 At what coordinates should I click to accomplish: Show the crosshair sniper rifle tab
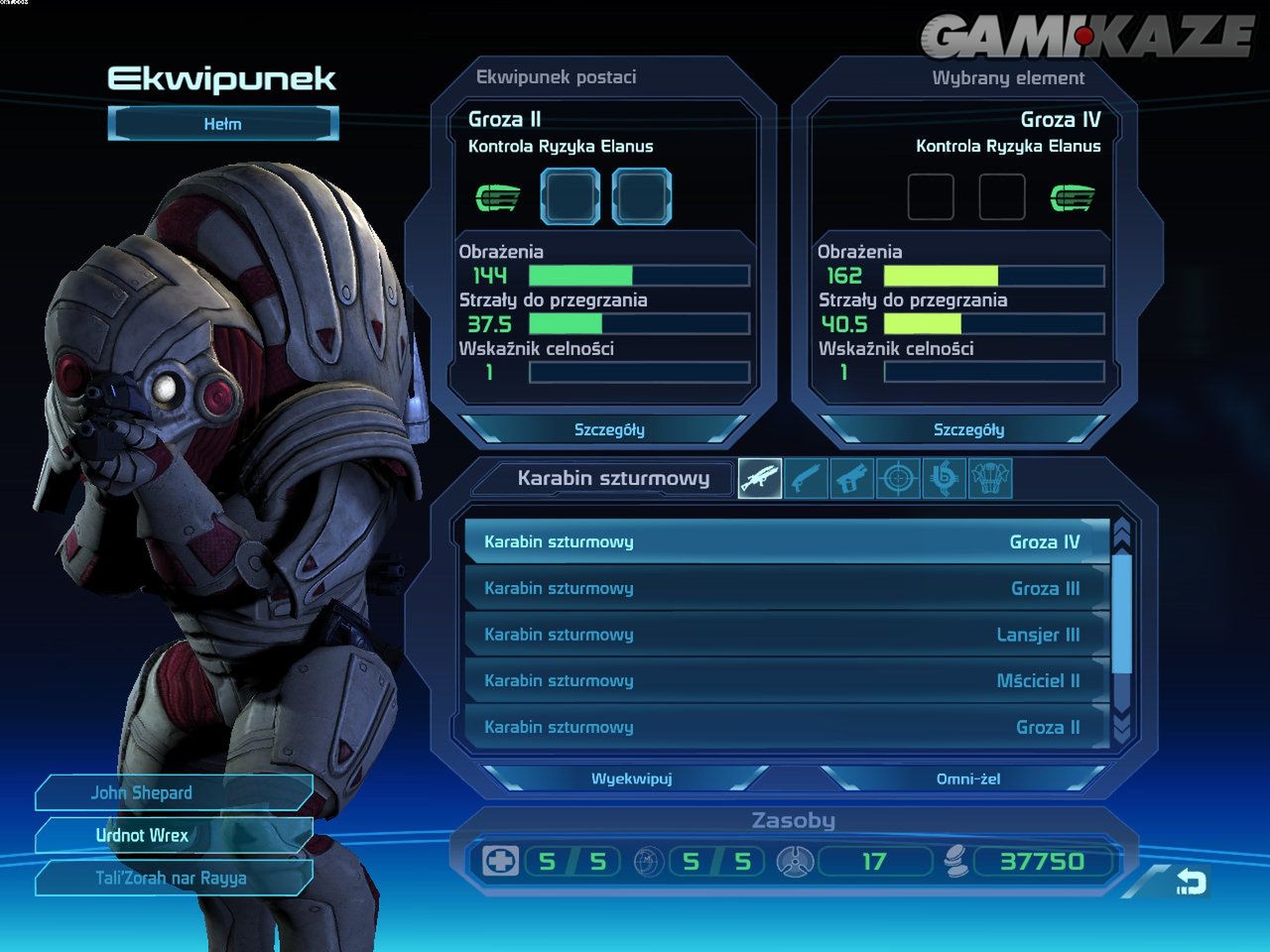pos(898,479)
